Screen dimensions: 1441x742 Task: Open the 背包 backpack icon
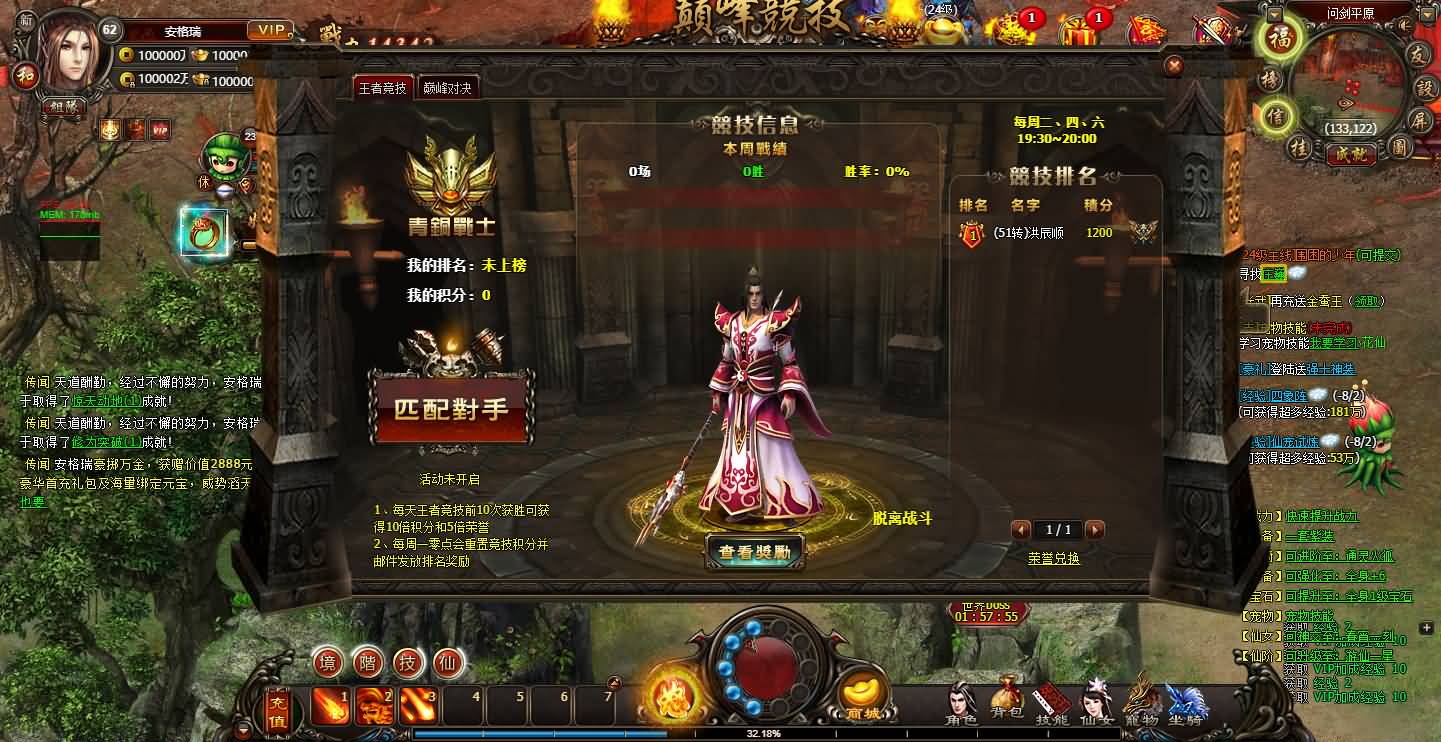tap(1008, 698)
